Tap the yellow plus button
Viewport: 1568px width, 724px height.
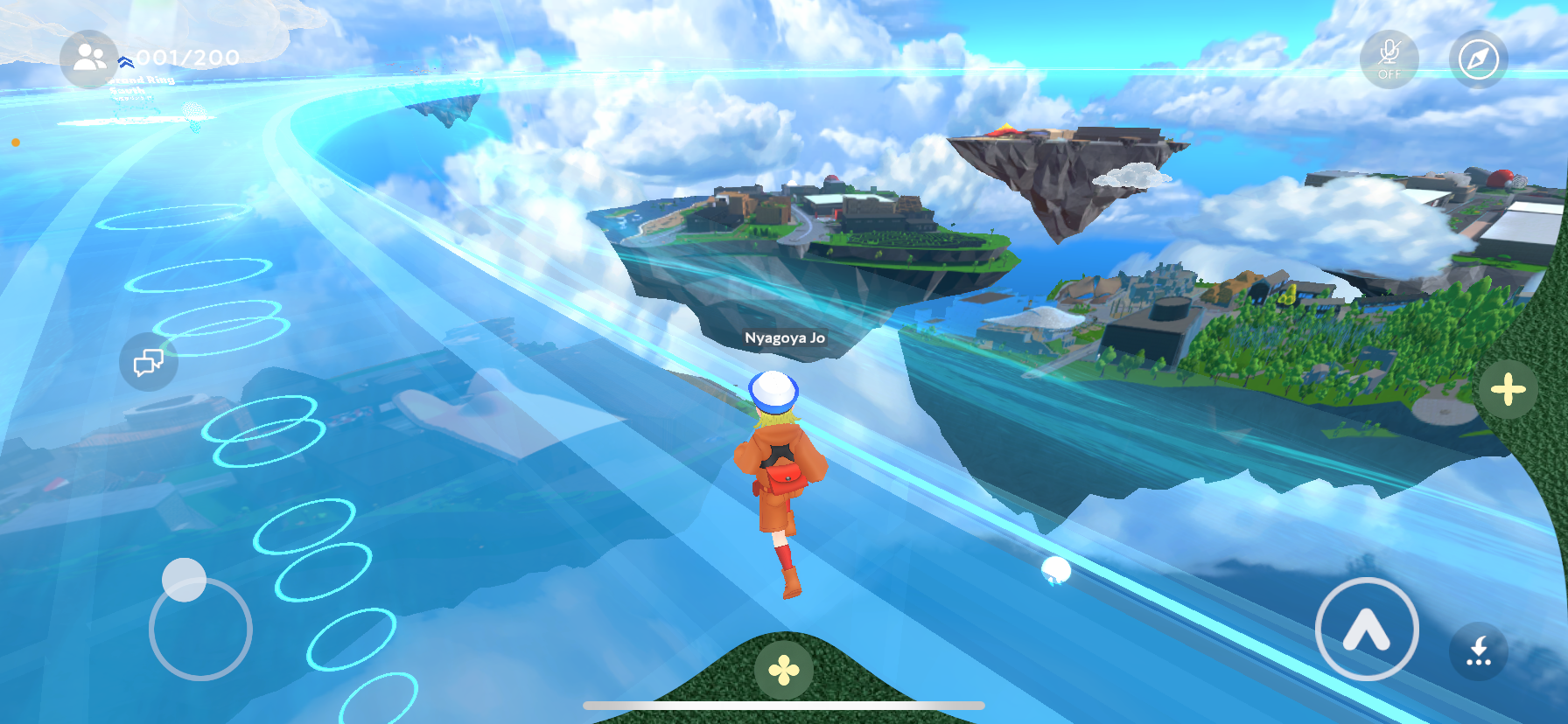1508,390
